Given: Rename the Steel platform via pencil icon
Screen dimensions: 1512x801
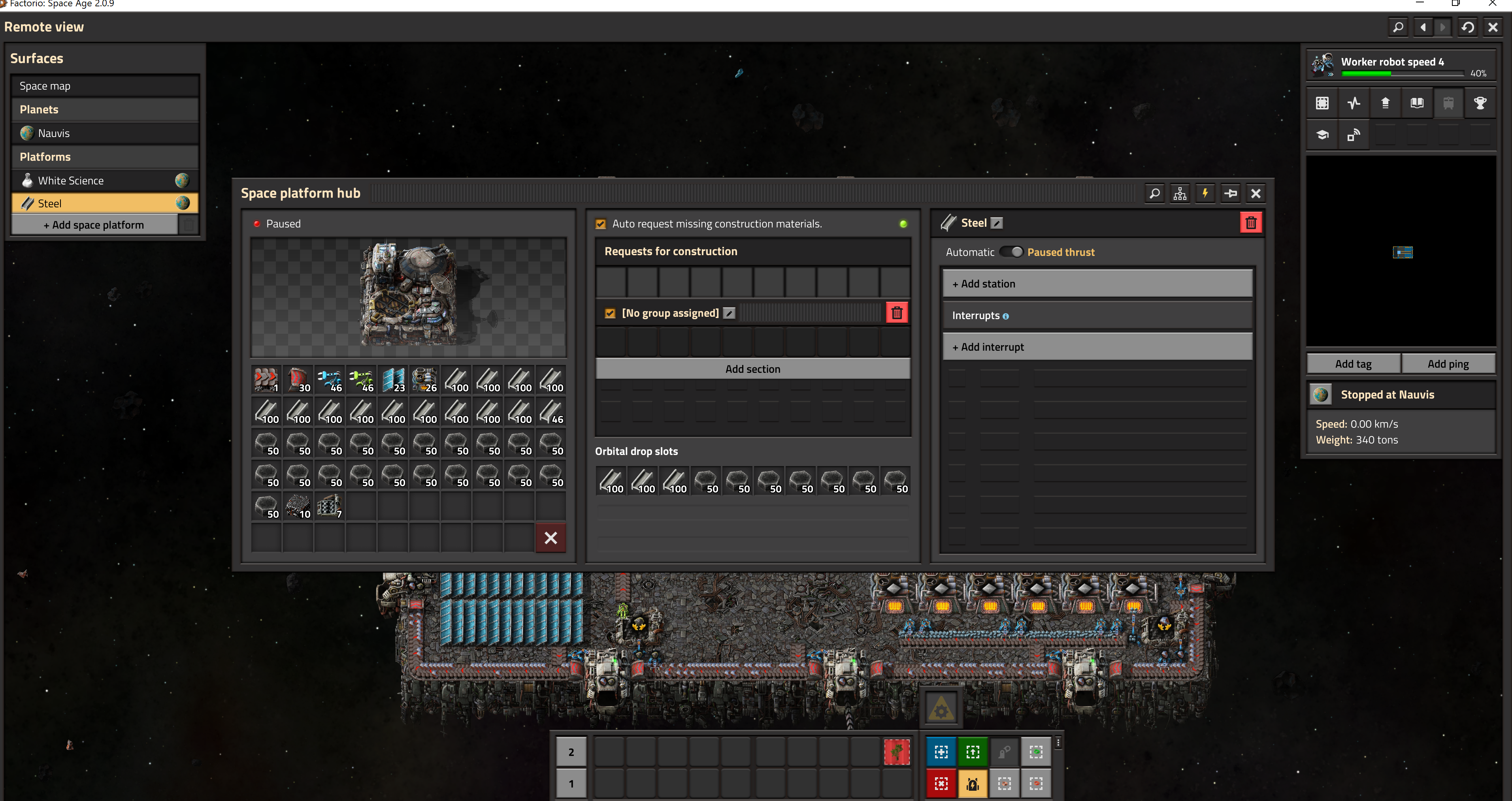Looking at the screenshot, I should tap(997, 223).
